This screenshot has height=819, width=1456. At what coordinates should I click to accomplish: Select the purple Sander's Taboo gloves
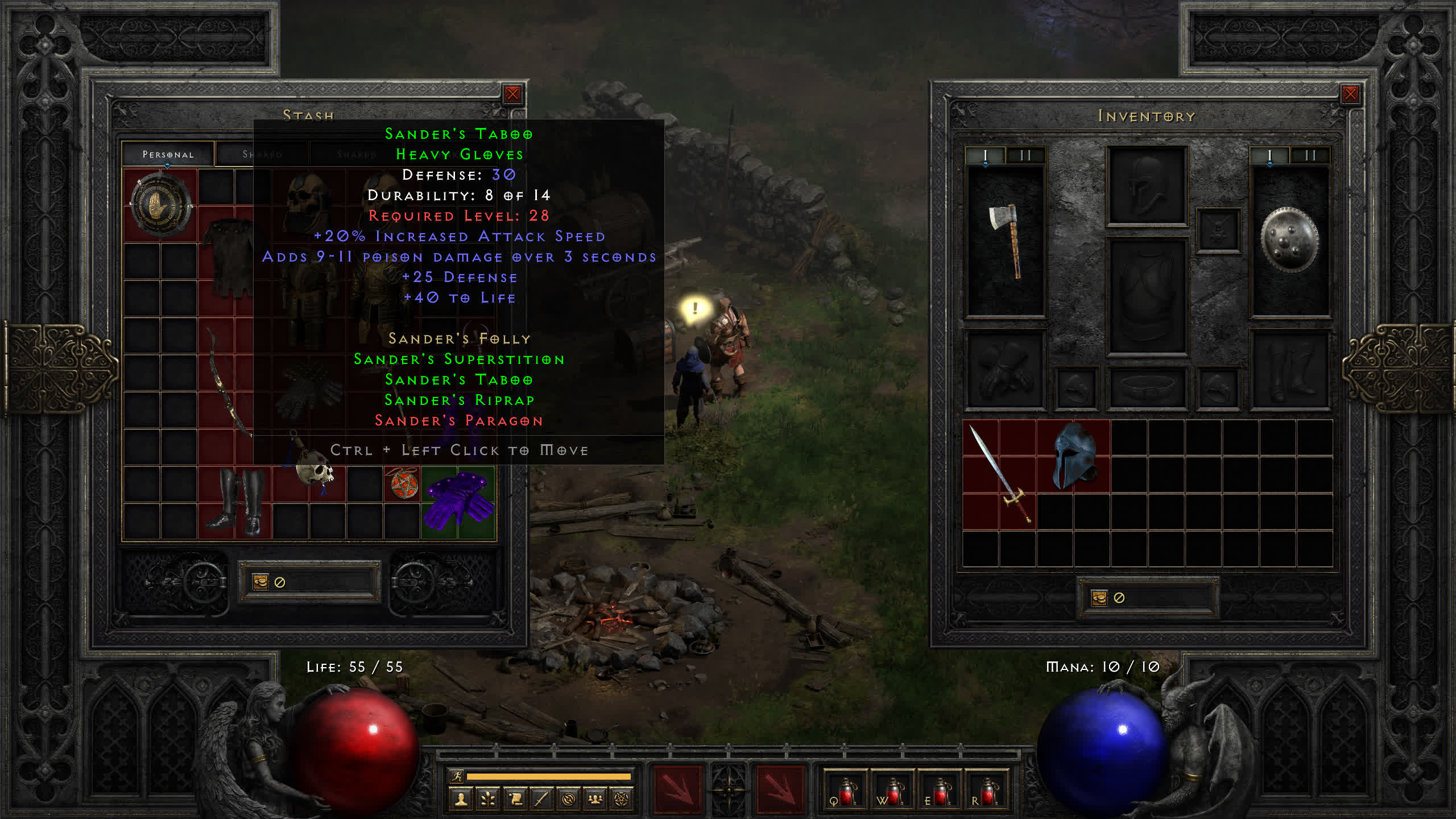pyautogui.click(x=458, y=502)
